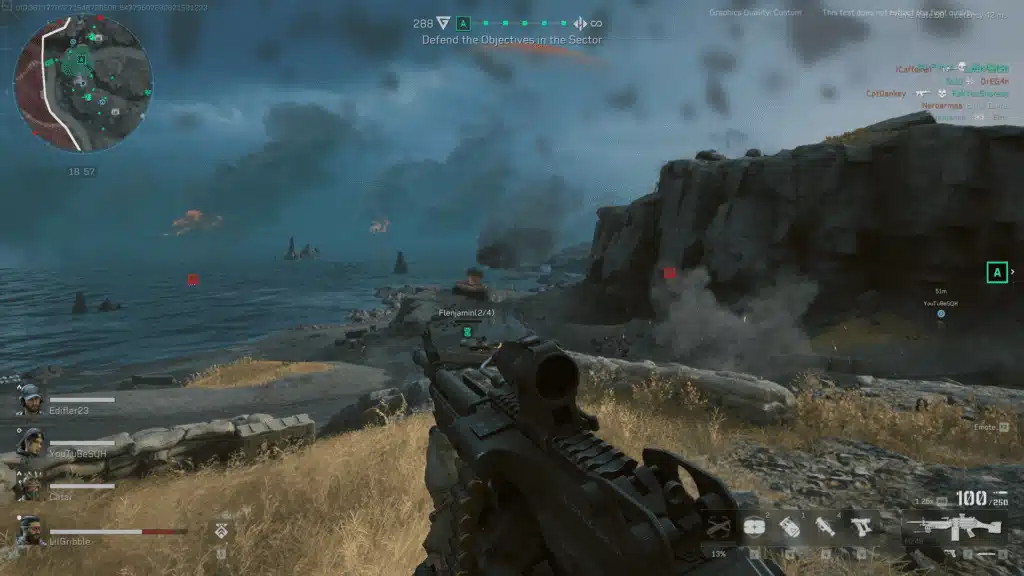Viewport: 1024px width, 576px height.
Task: Select the crossed-tools repair gadget slot
Action: pyautogui.click(x=718, y=526)
